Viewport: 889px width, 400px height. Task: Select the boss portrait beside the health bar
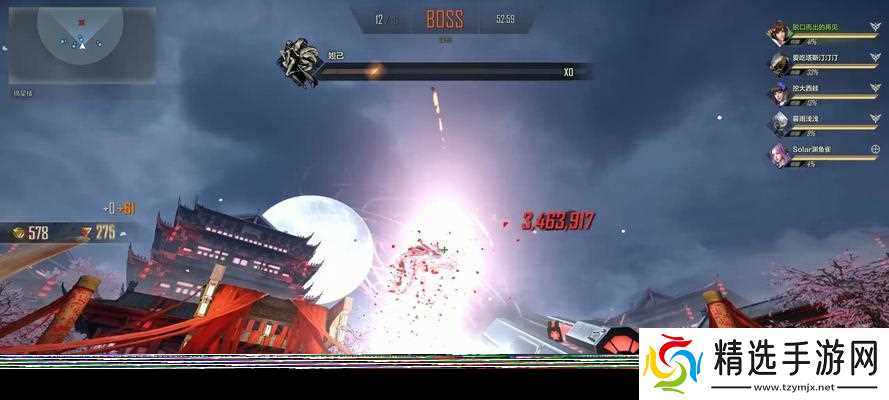click(x=298, y=60)
